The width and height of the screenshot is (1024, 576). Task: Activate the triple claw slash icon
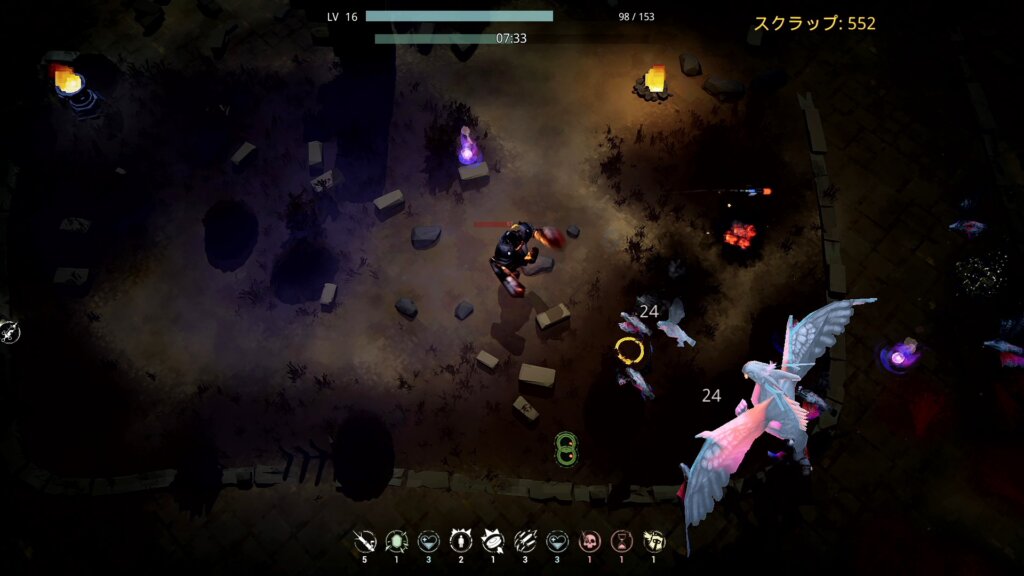525,542
